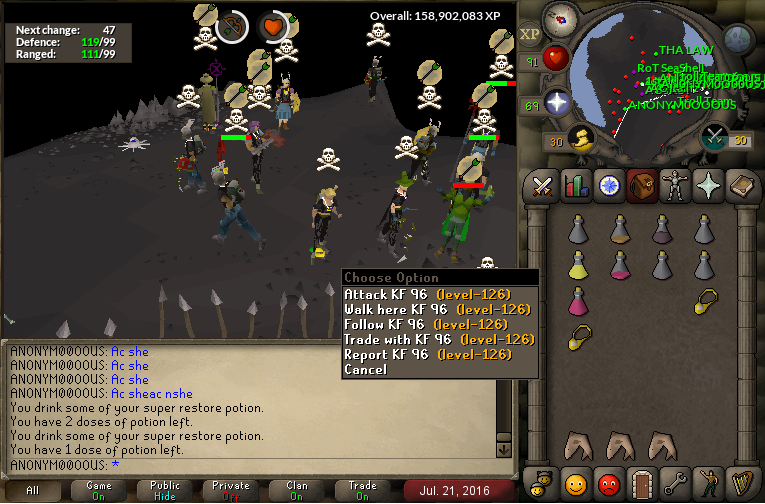Viewport: 765px width, 504px height.
Task: Open the Music harp tab
Action: pos(740,483)
